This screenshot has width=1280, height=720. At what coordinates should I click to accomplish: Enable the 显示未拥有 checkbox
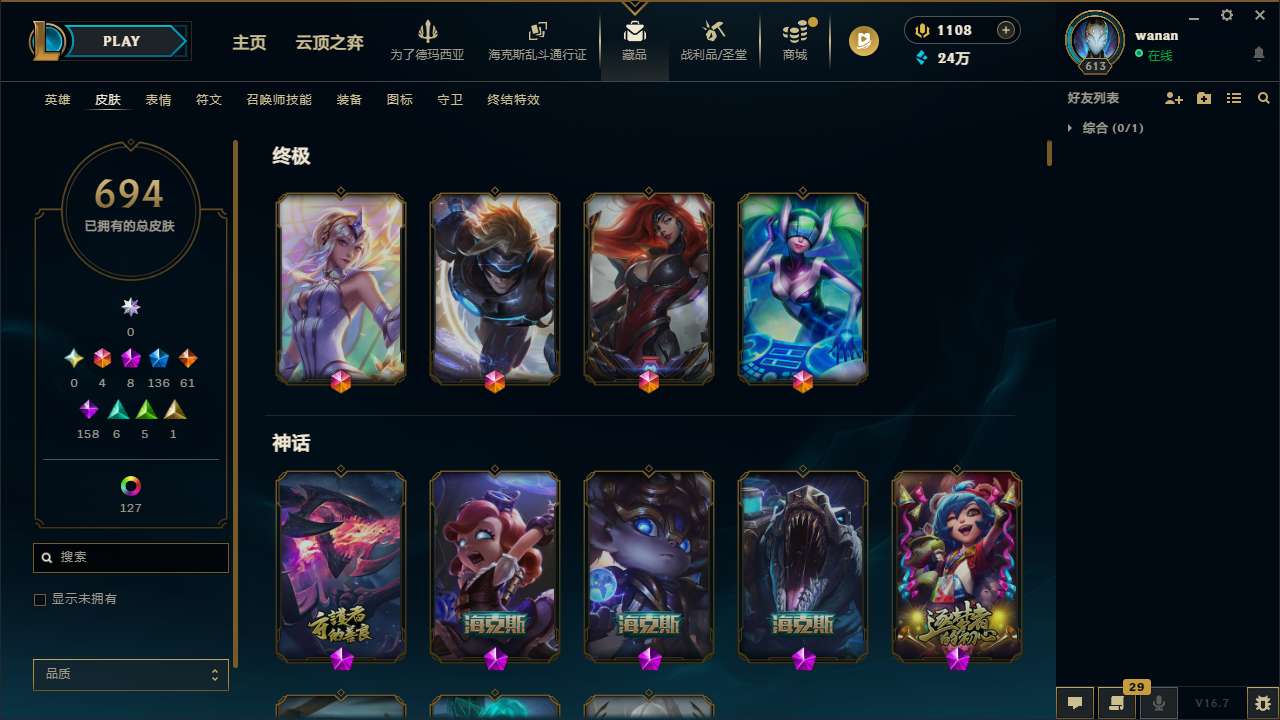40,599
